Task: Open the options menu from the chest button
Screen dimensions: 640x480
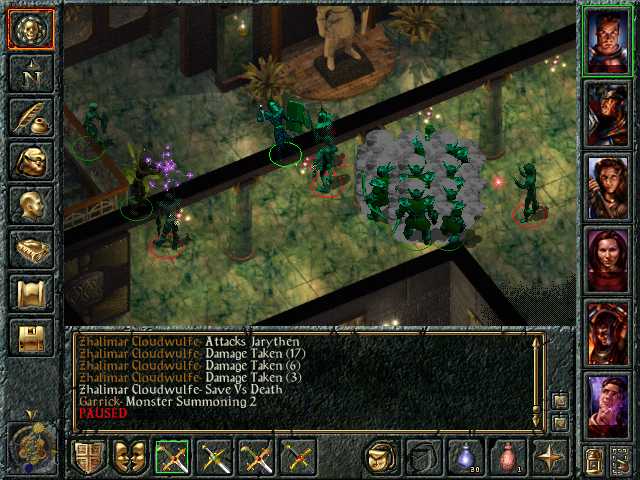Action: (31, 337)
